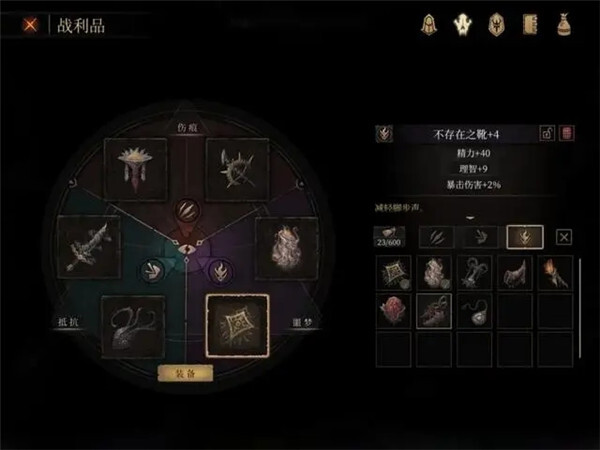The image size is (600, 450).
Task: Open the helmet icon in top bar
Action: pyautogui.click(x=428, y=25)
